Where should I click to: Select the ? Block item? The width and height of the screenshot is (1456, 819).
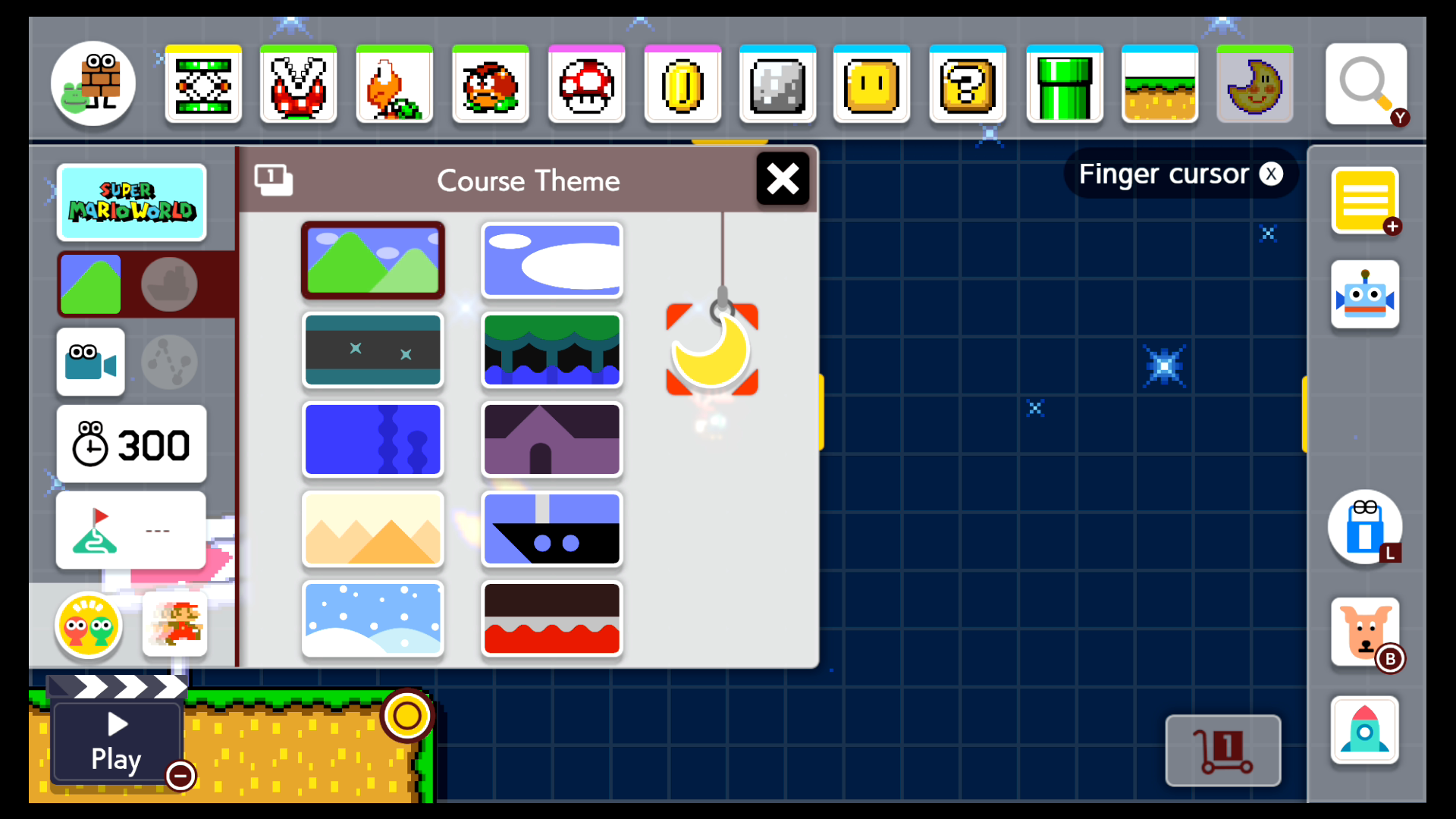pyautogui.click(x=968, y=83)
